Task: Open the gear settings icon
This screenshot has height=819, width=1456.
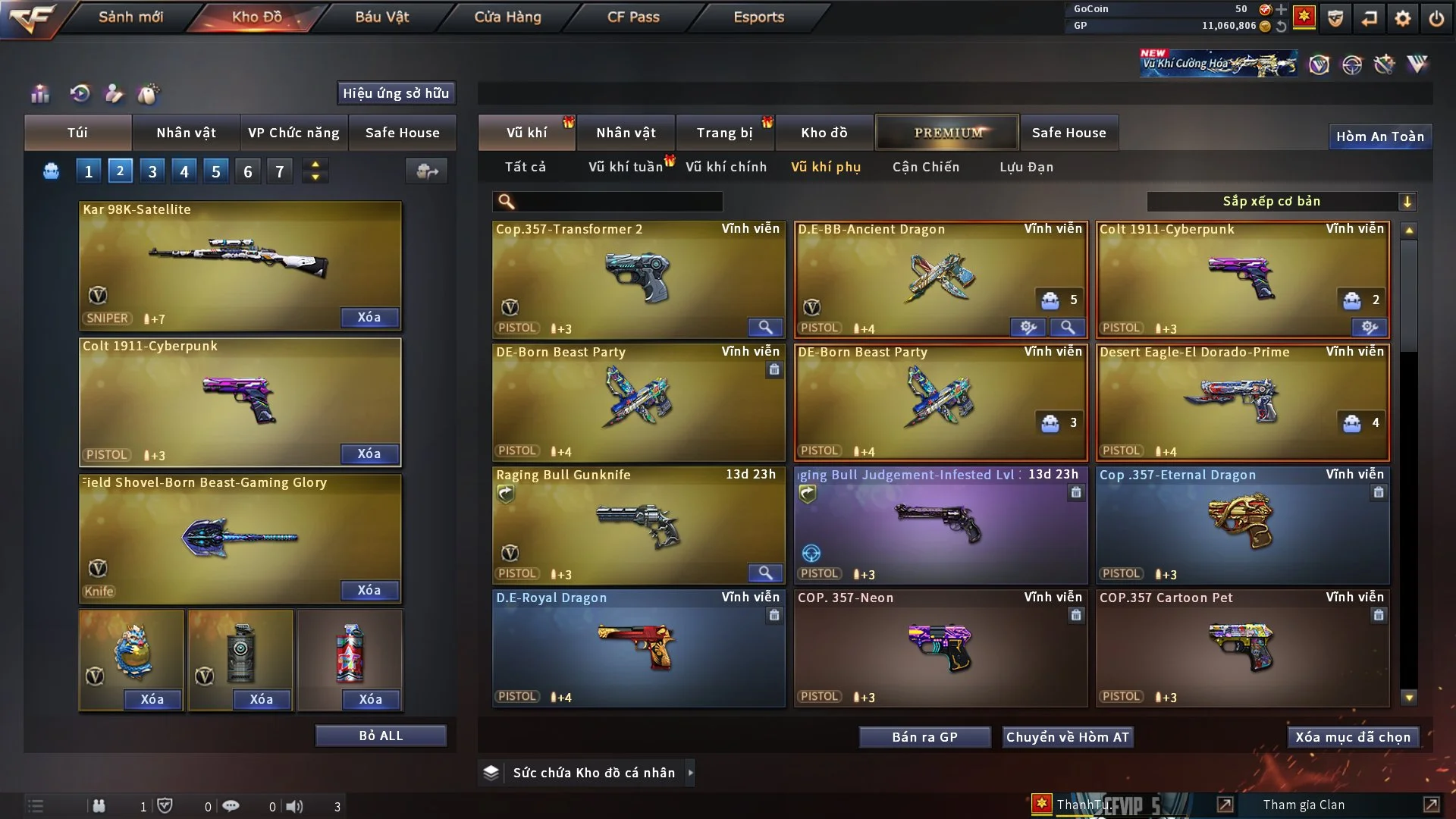Action: [x=1403, y=18]
